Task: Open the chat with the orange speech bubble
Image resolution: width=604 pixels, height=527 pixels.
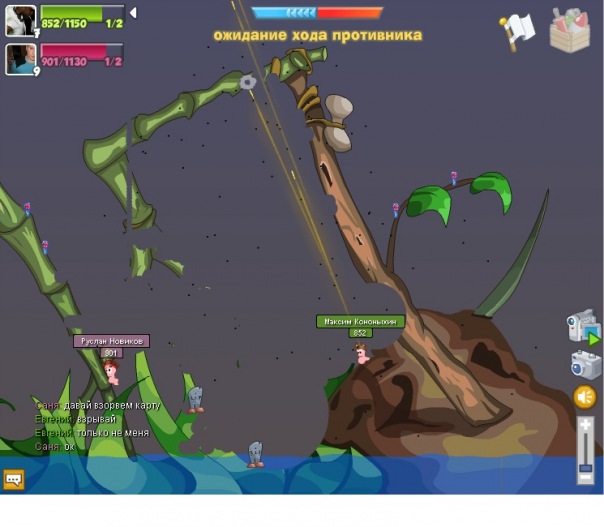Action: (x=14, y=479)
